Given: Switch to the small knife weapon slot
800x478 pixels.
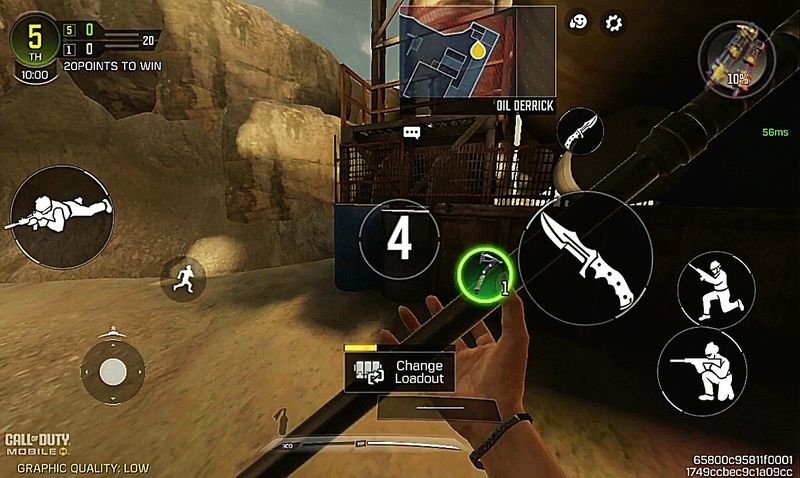Looking at the screenshot, I should pos(580,131).
